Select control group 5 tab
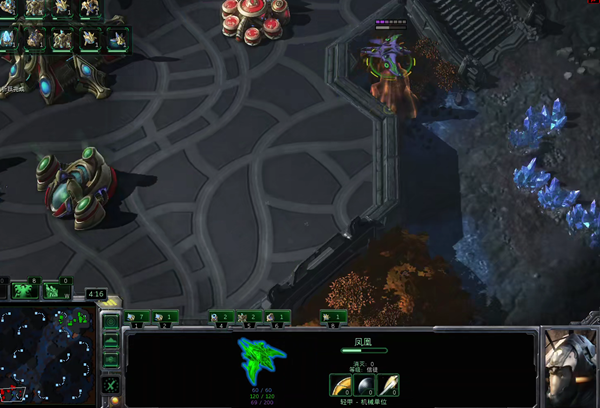The height and width of the screenshot is (408, 600). pyautogui.click(x=249, y=317)
